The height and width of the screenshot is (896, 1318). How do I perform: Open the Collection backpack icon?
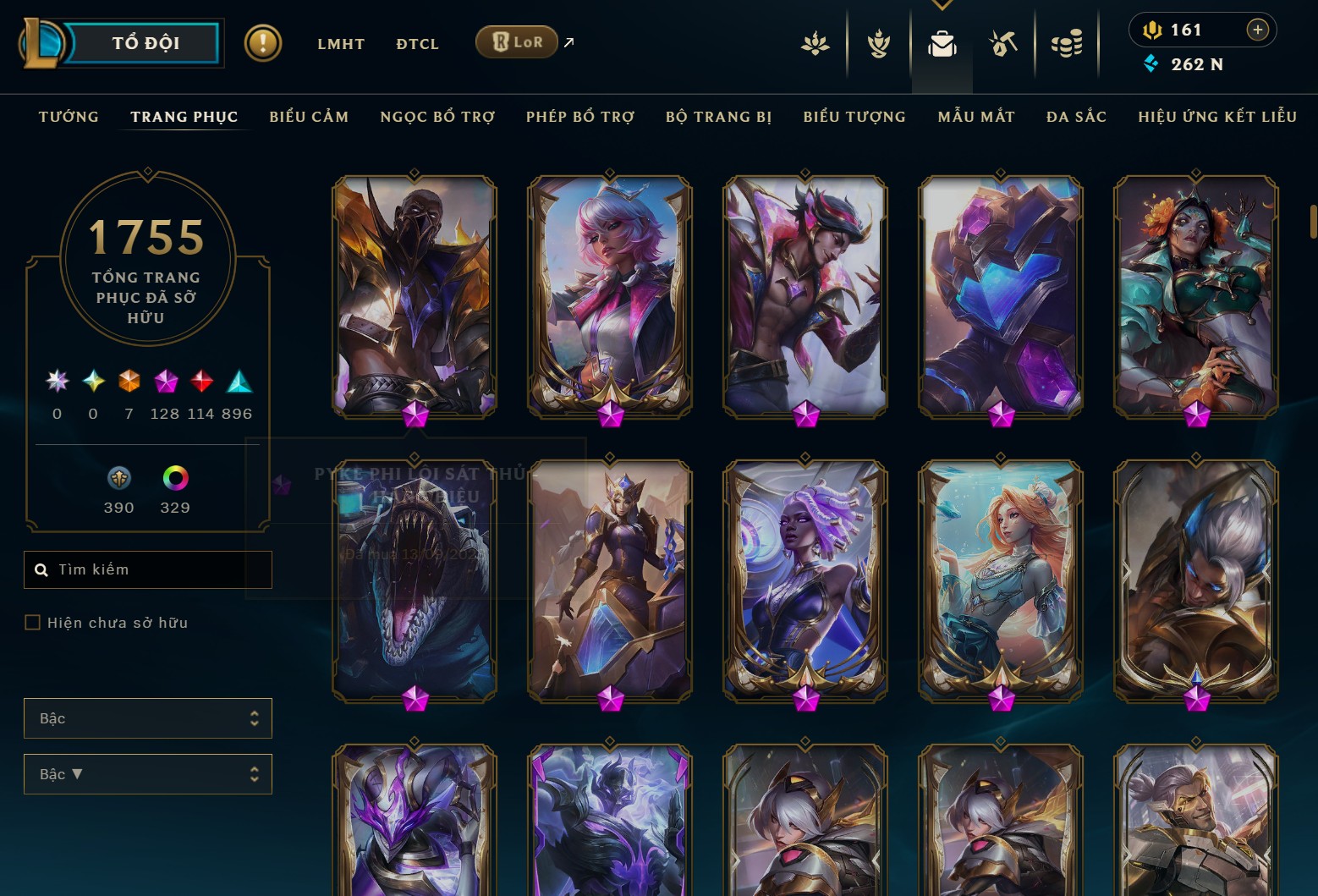coord(942,46)
